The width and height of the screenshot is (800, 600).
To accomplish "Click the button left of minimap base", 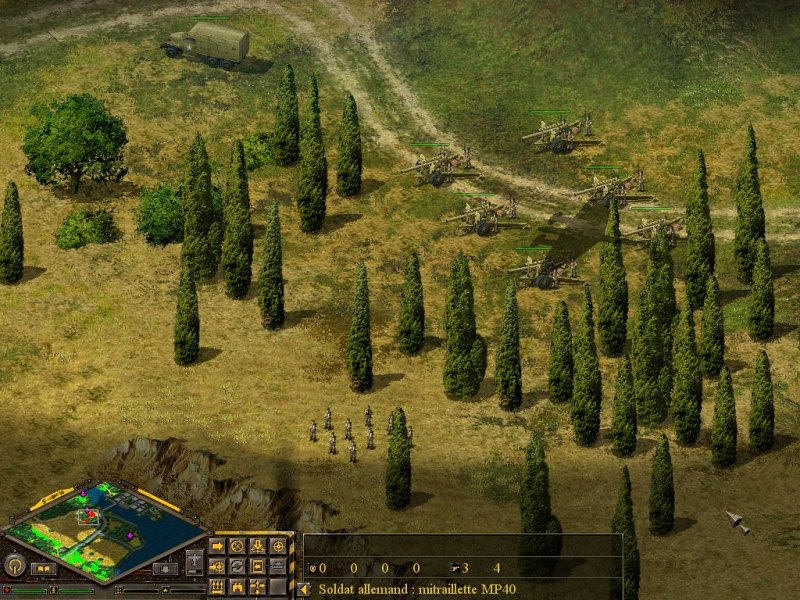I will pos(42,569).
